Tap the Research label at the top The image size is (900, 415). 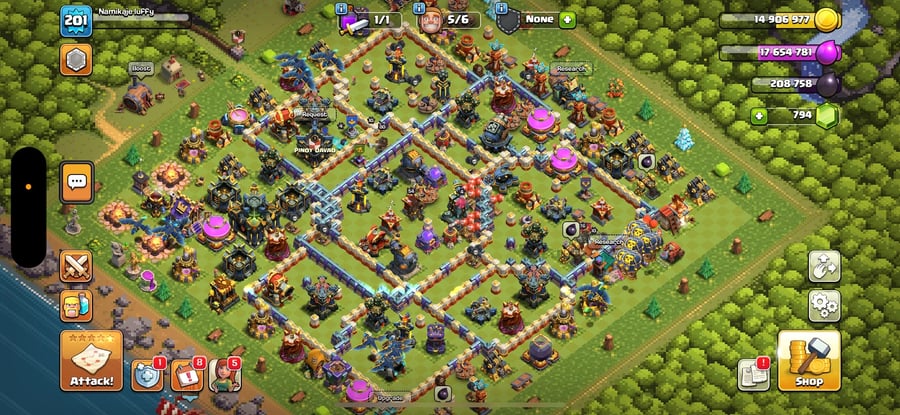coord(571,69)
